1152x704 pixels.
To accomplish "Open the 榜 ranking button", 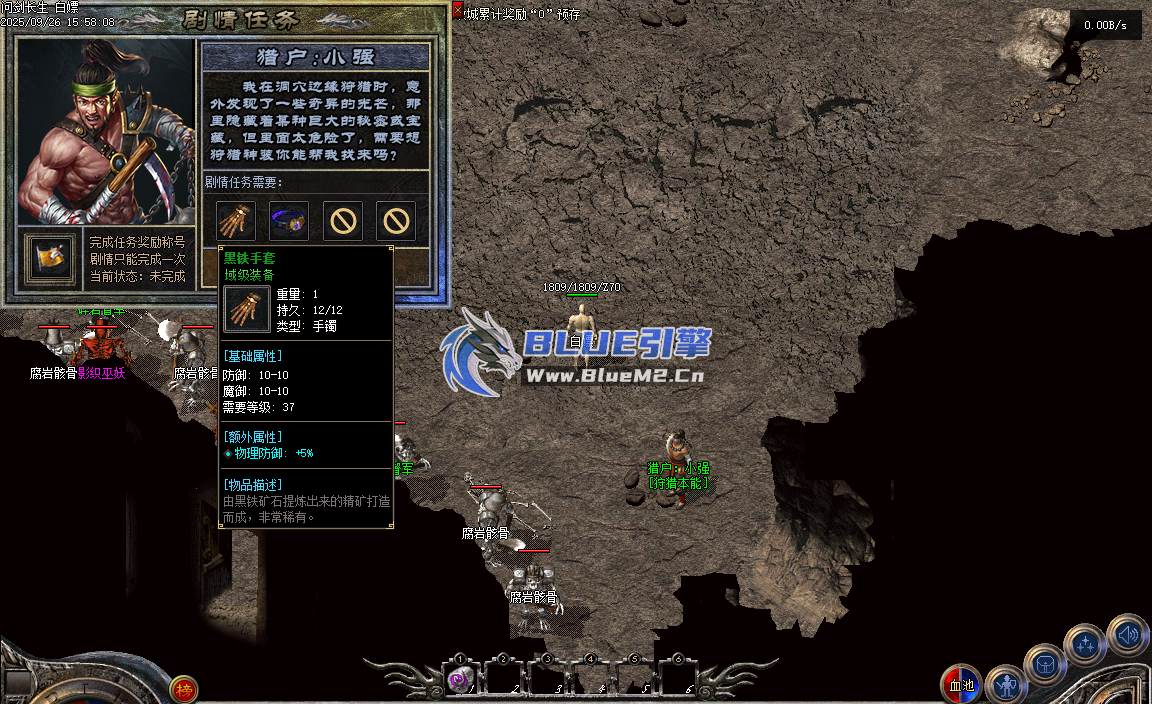I will coord(183,689).
